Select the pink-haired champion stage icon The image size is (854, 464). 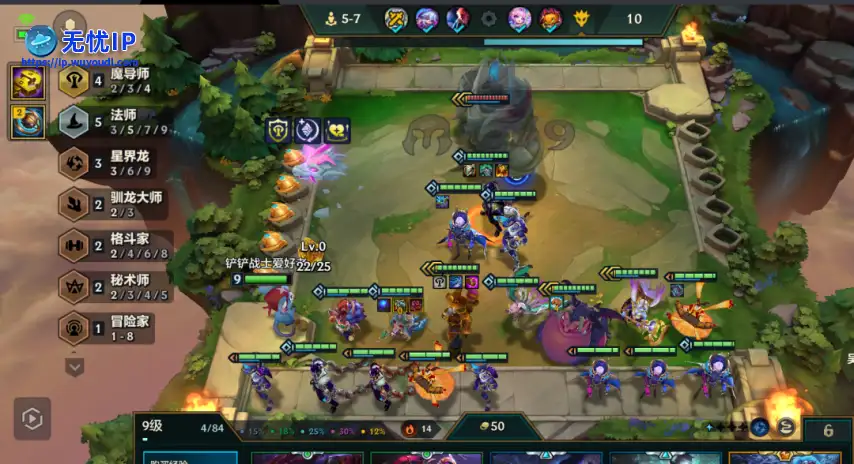point(519,18)
